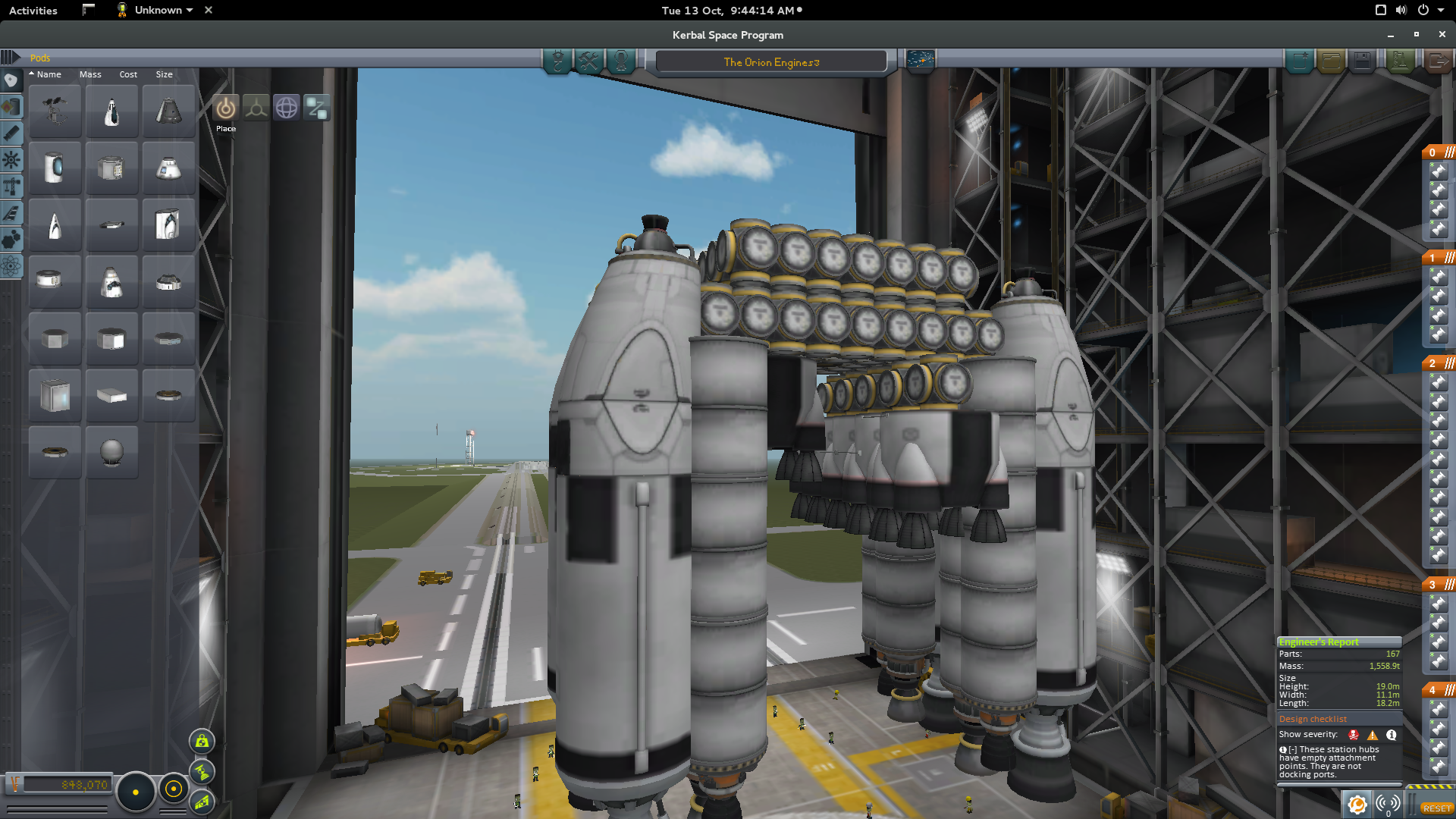Toggle angle snap in the bottom-left controls
The height and width of the screenshot is (819, 1456).
(174, 791)
